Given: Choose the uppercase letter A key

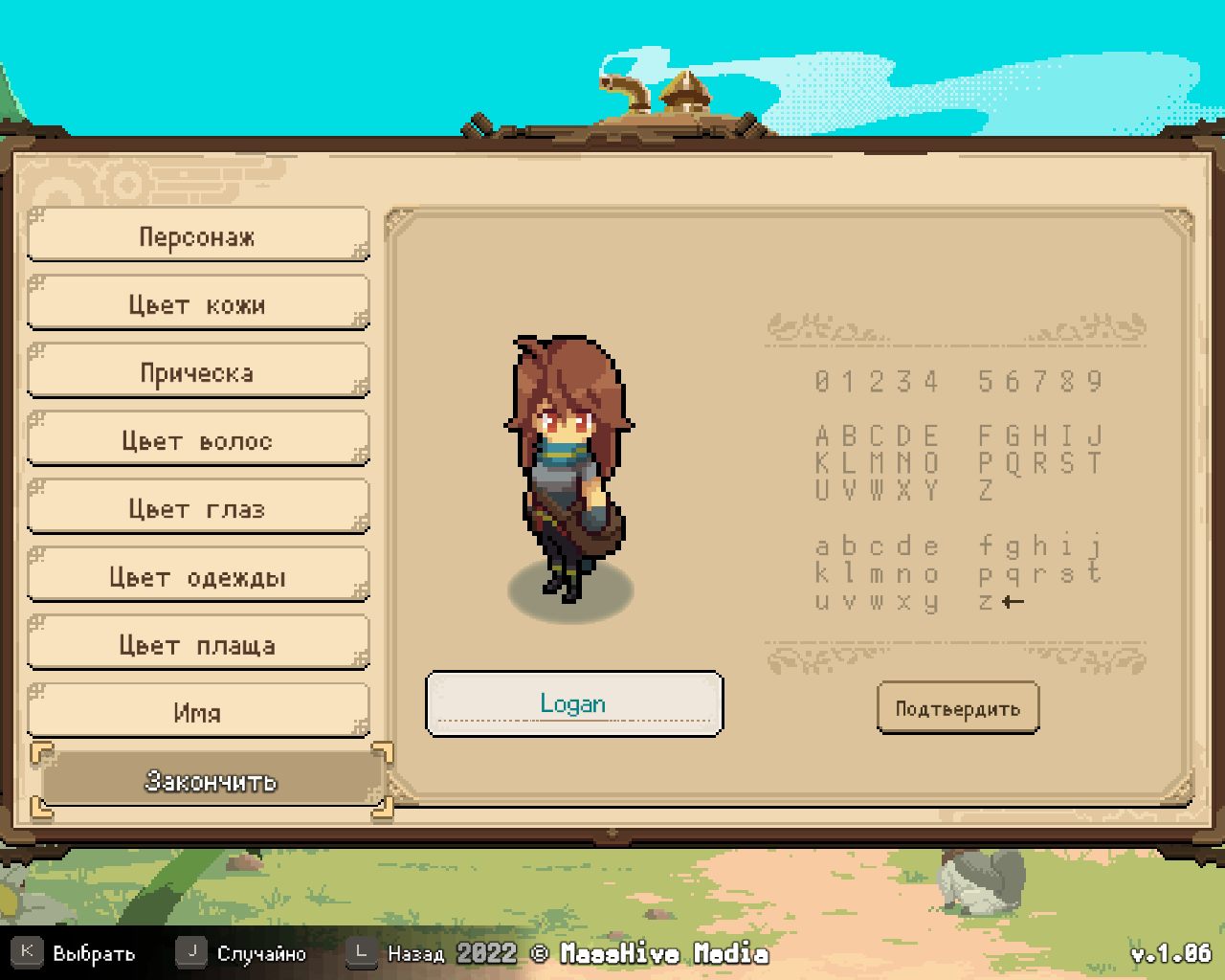Looking at the screenshot, I should tap(822, 436).
